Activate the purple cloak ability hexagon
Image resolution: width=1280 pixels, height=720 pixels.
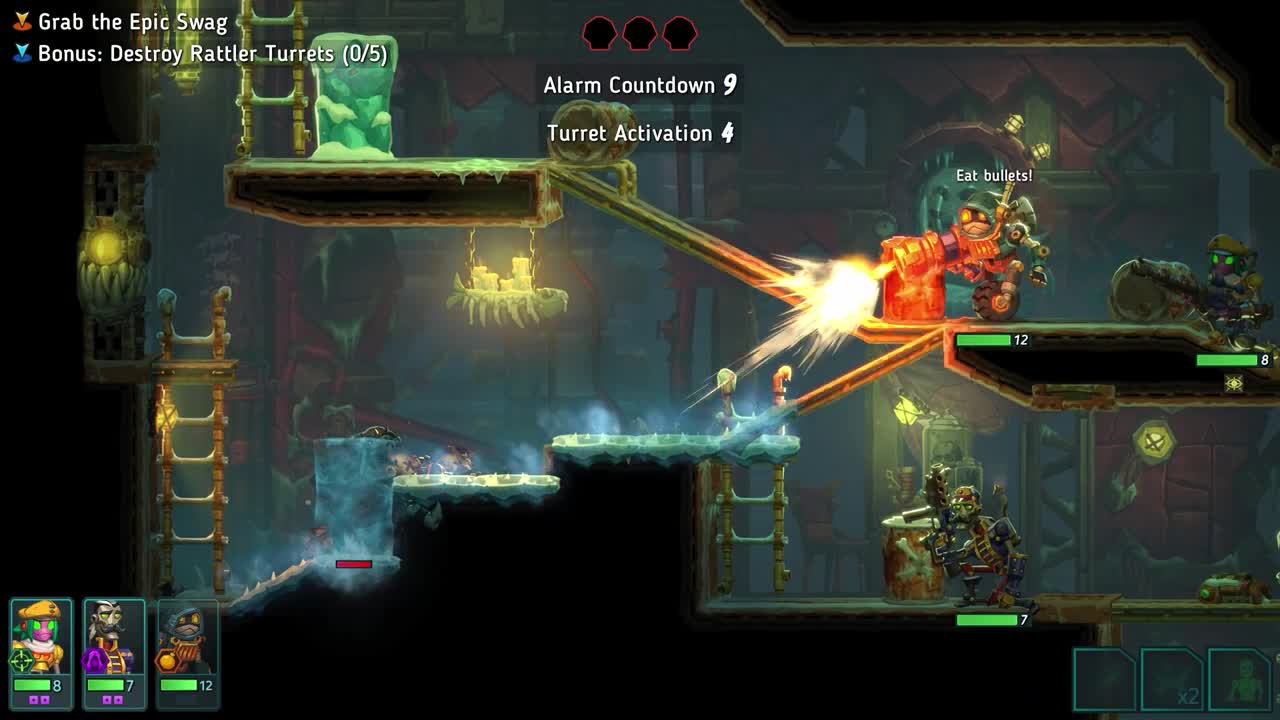(93, 662)
